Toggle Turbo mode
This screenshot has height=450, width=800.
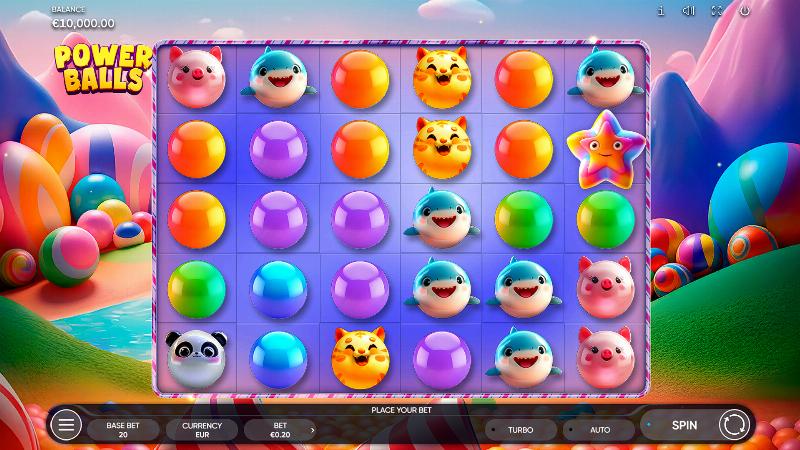tap(520, 429)
